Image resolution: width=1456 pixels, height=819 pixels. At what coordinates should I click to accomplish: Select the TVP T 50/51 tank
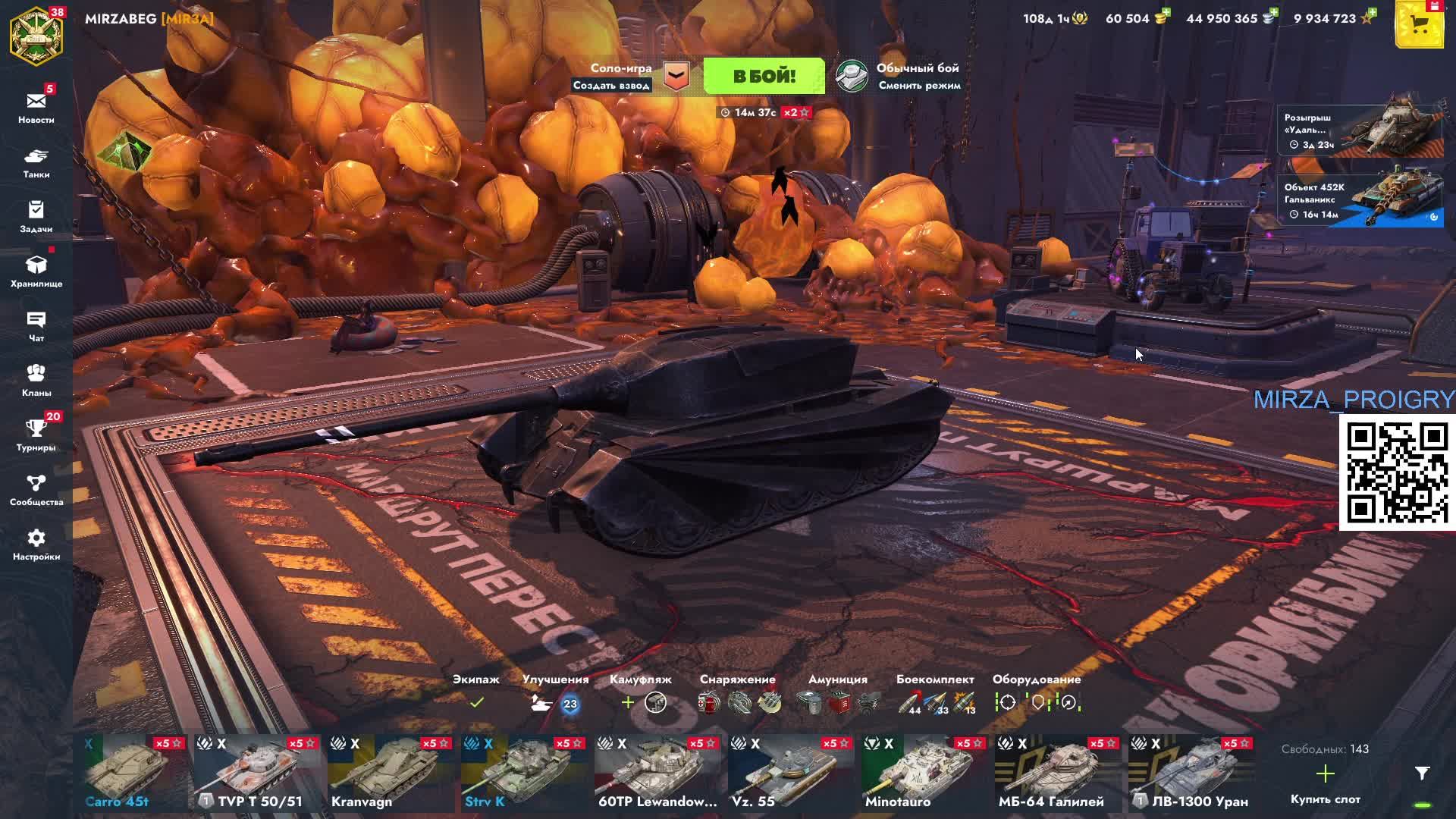[x=259, y=773]
